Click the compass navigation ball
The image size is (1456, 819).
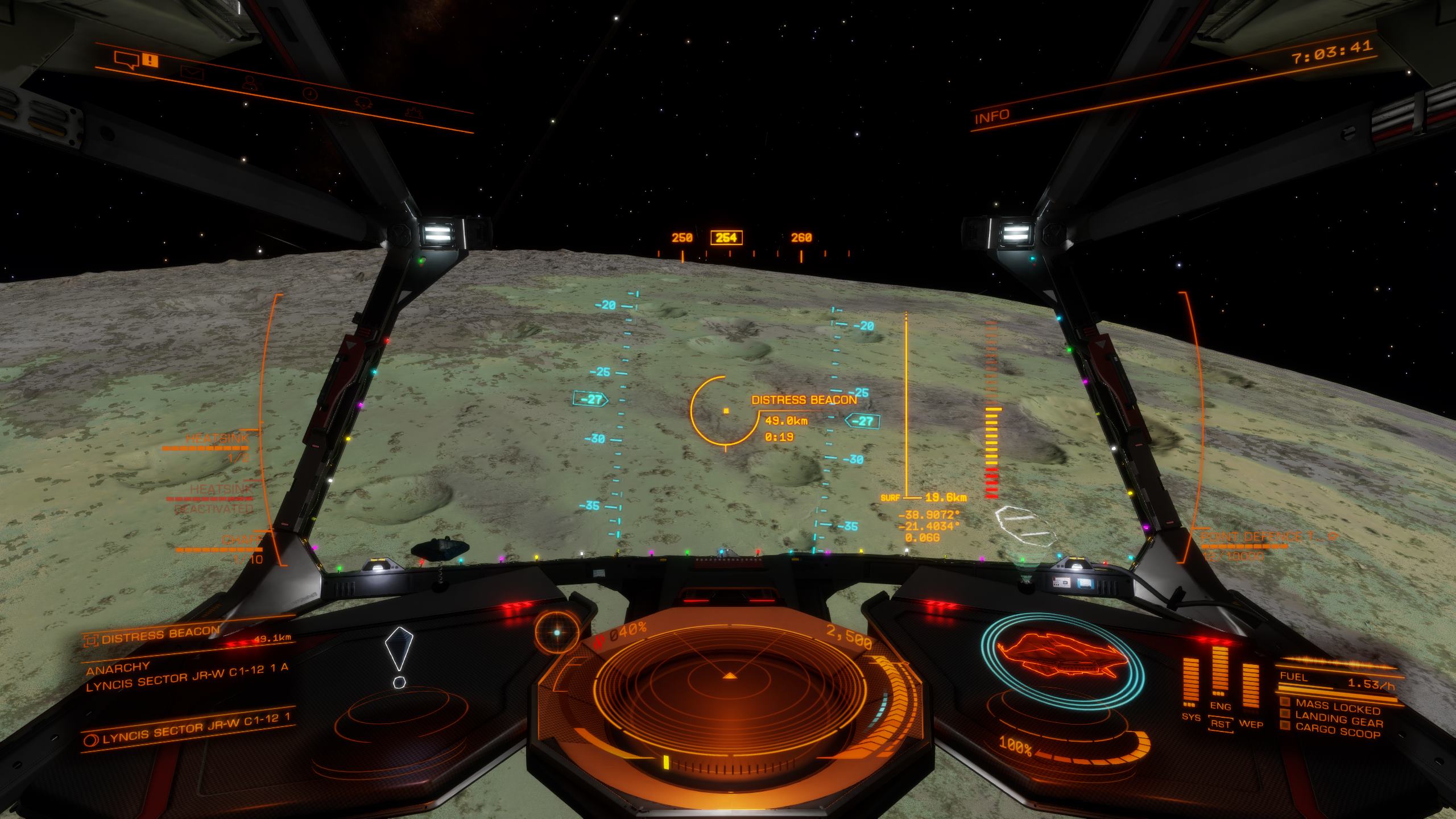[x=557, y=632]
